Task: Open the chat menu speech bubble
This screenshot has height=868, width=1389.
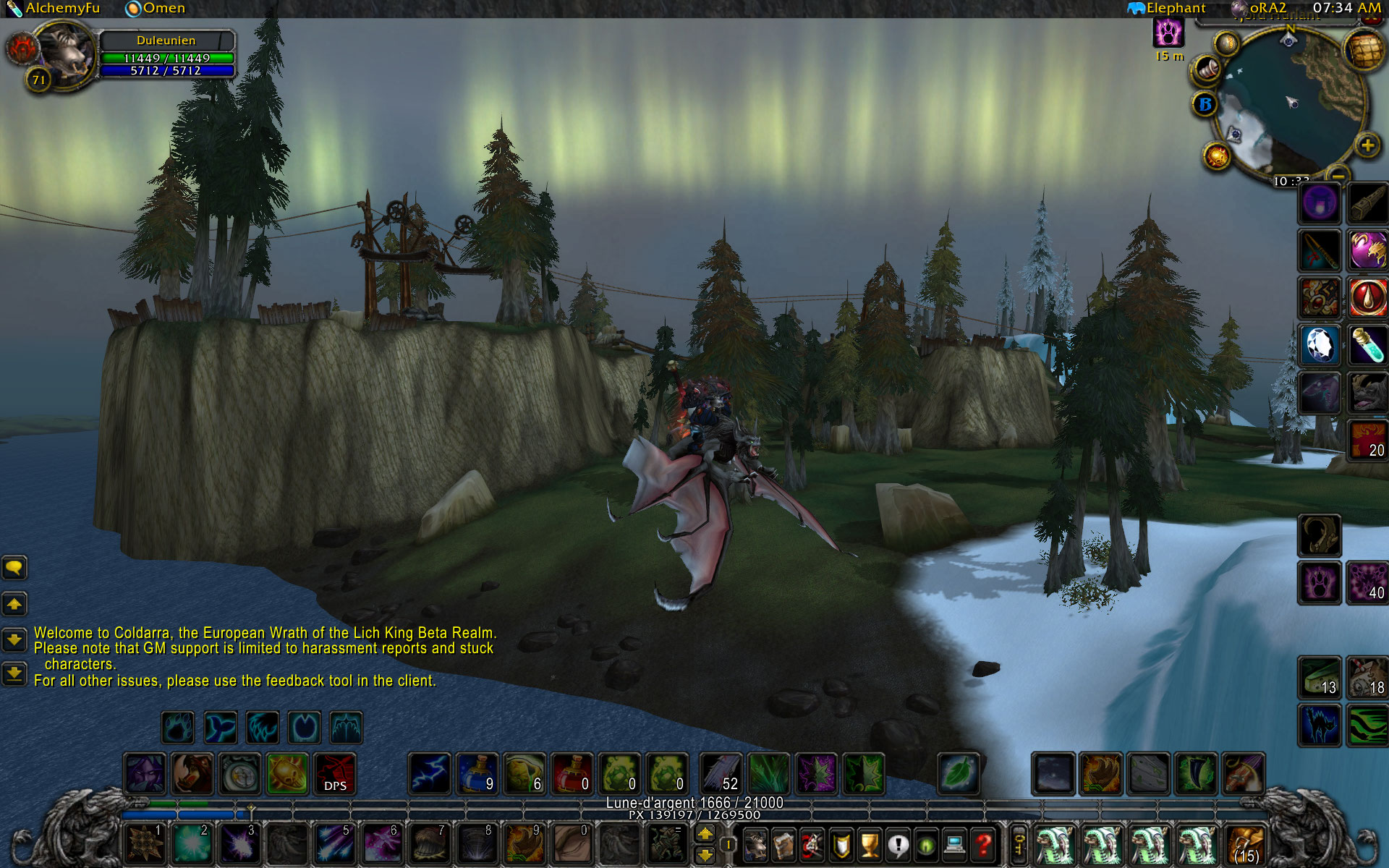Action: pyautogui.click(x=14, y=568)
